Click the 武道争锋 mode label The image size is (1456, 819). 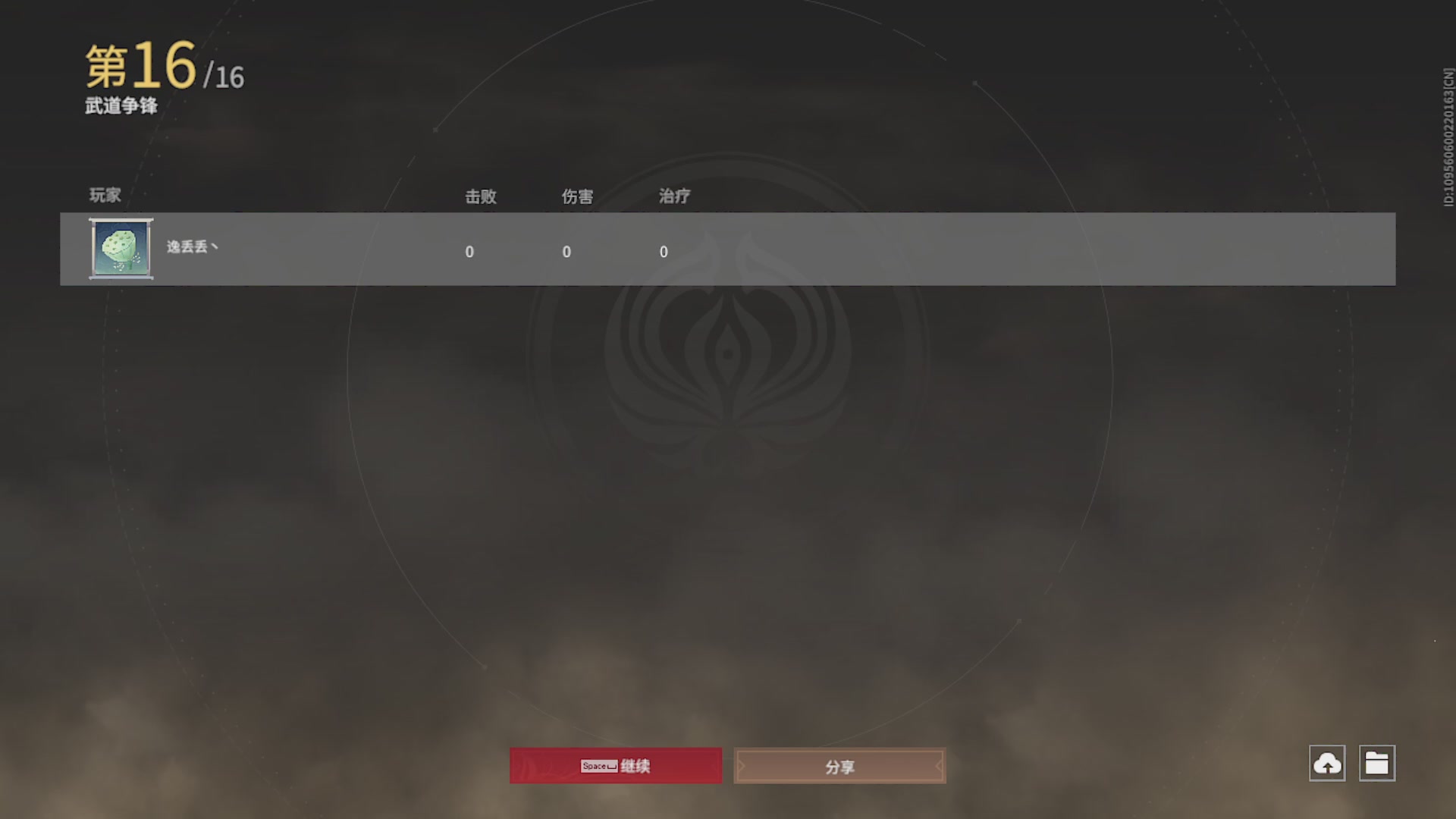pyautogui.click(x=121, y=107)
